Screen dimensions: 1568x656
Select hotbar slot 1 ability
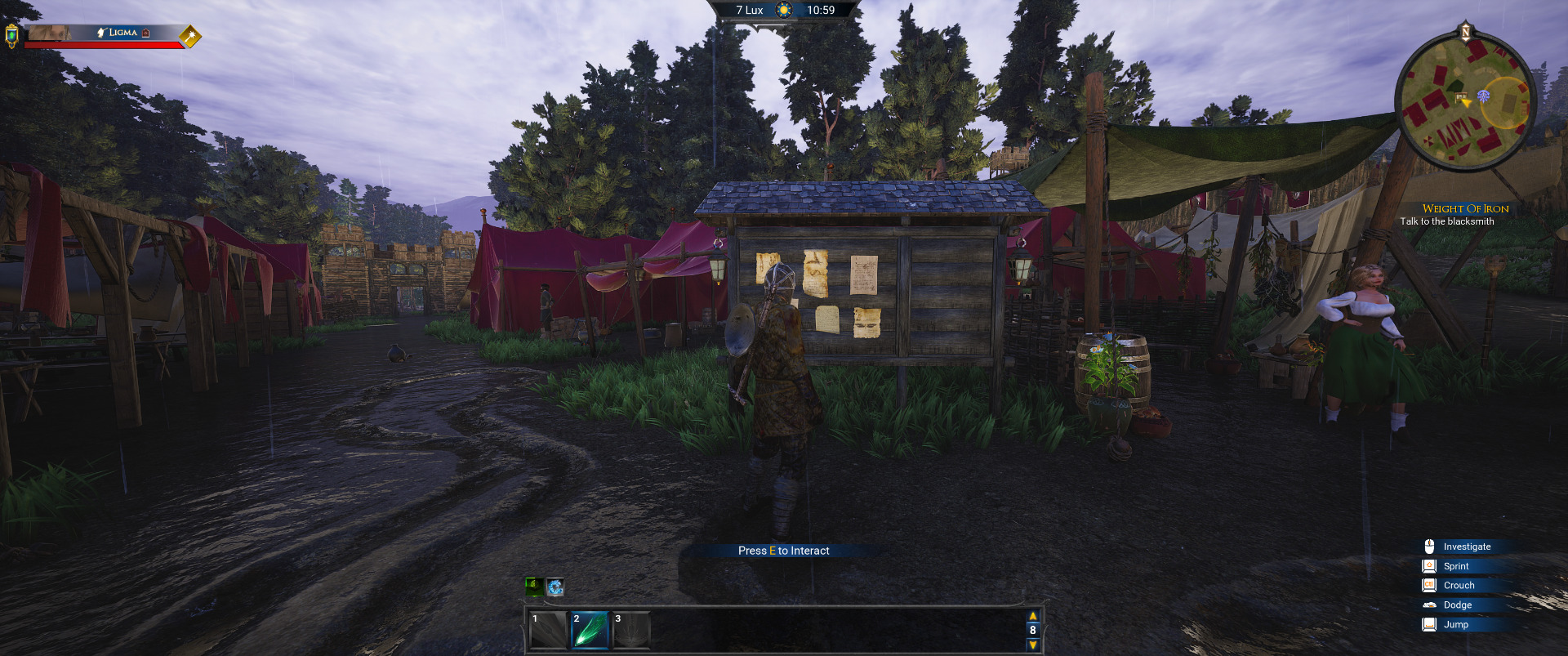548,630
